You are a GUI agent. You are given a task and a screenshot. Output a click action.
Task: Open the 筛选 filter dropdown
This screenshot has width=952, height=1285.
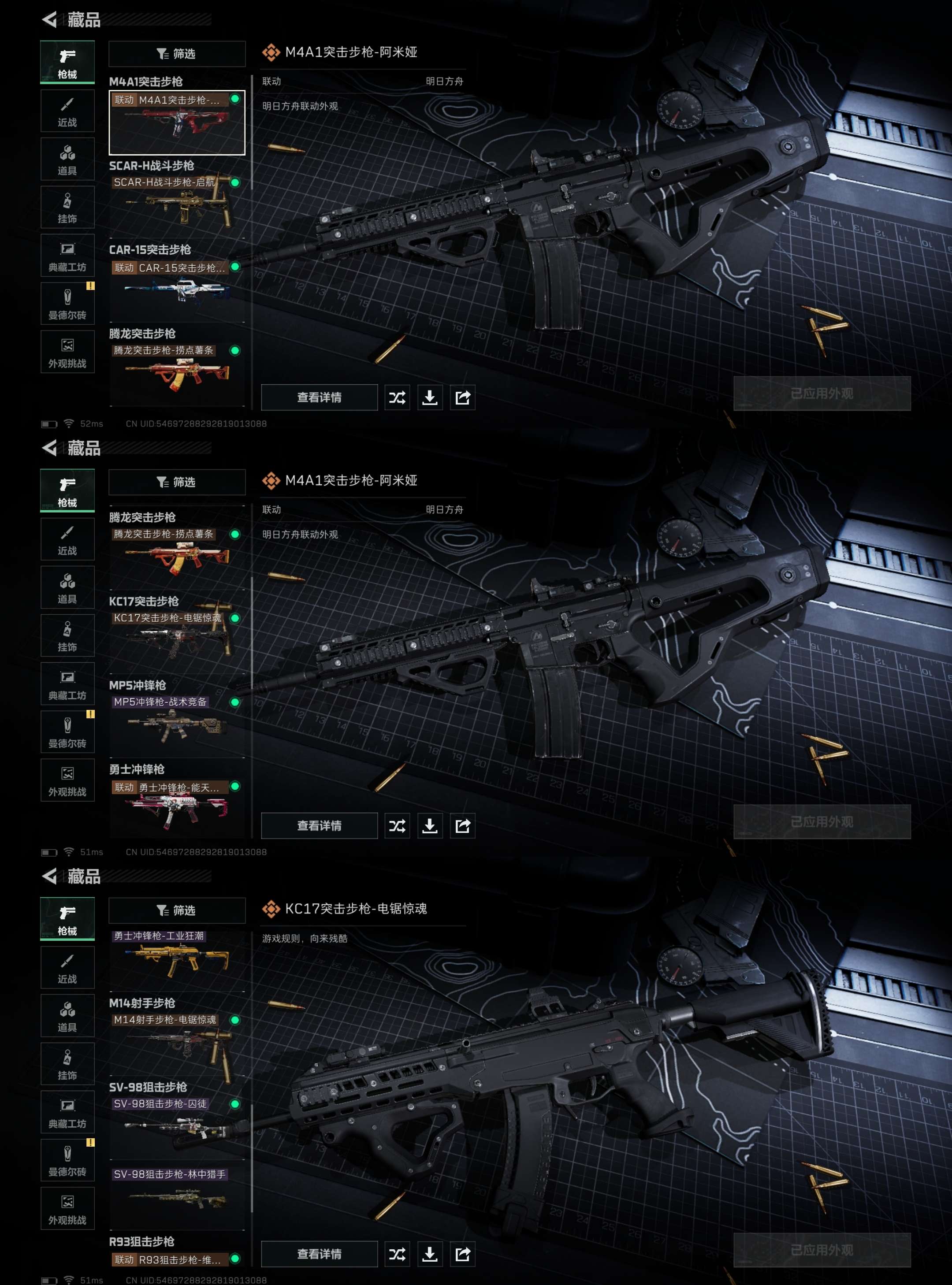177,54
